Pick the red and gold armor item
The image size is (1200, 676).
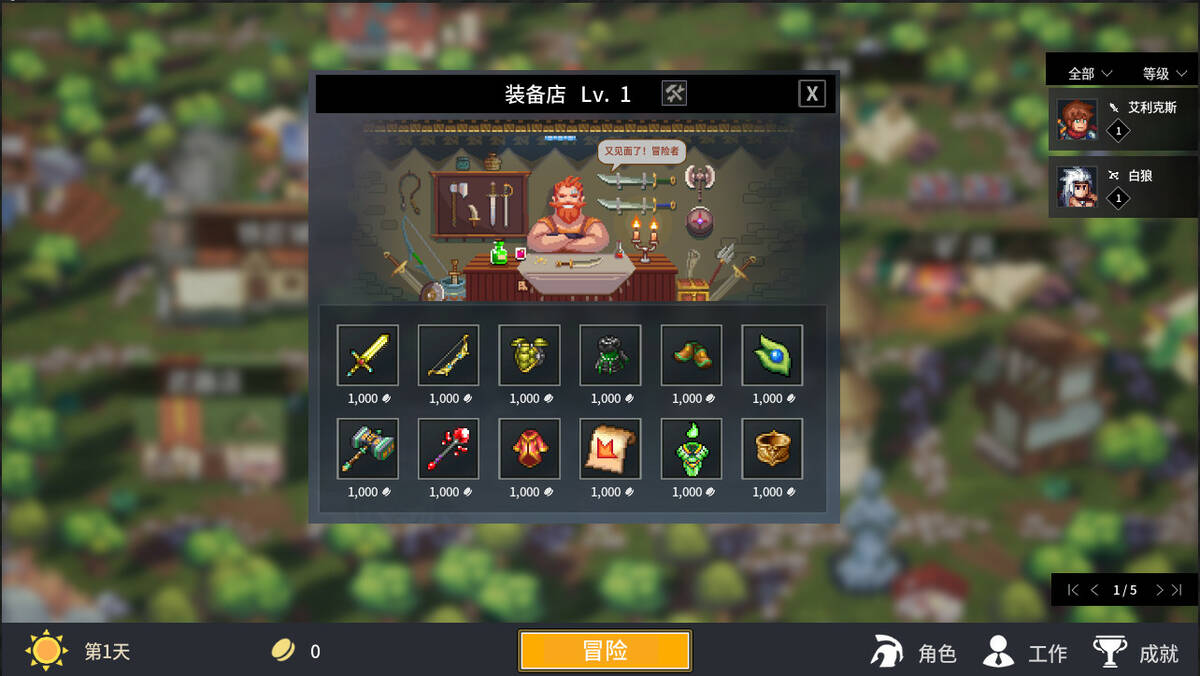click(x=529, y=449)
